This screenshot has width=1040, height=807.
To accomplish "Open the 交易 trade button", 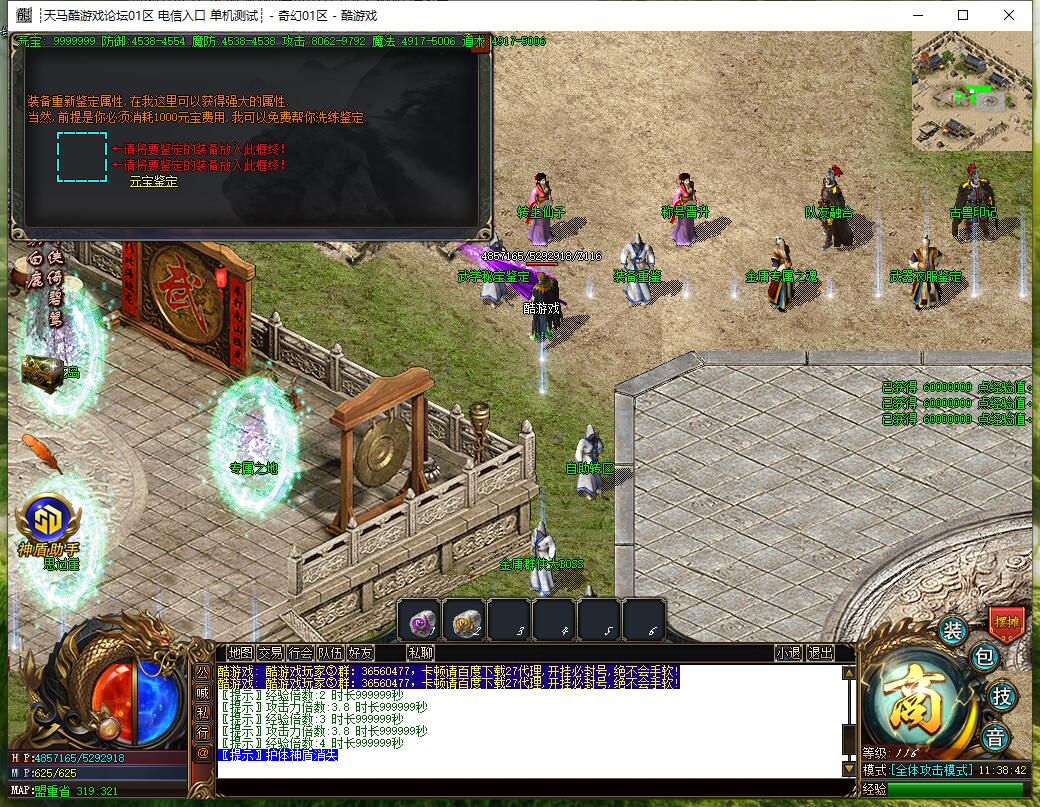I will point(270,653).
